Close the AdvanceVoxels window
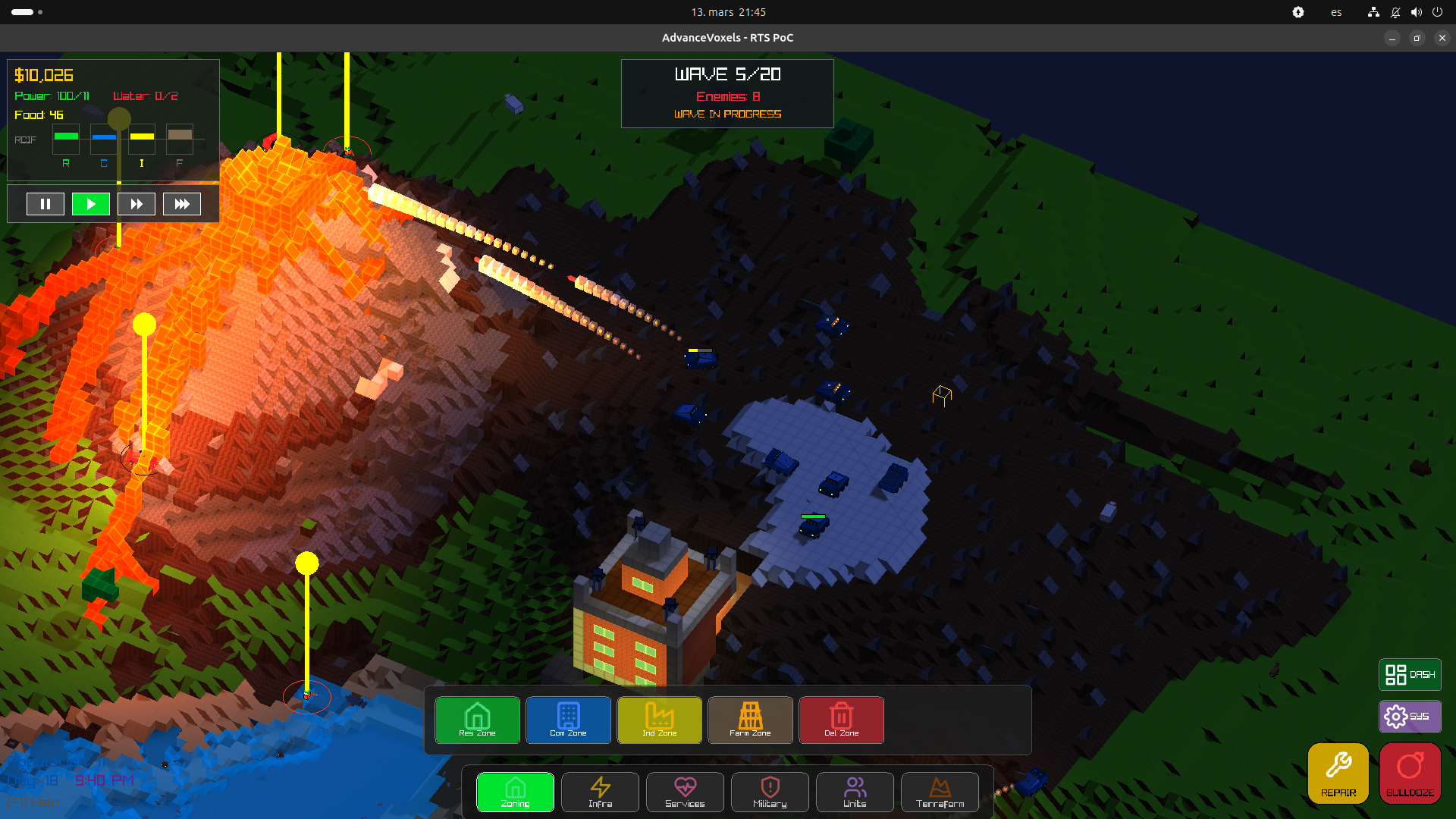This screenshot has height=819, width=1456. [1442, 38]
